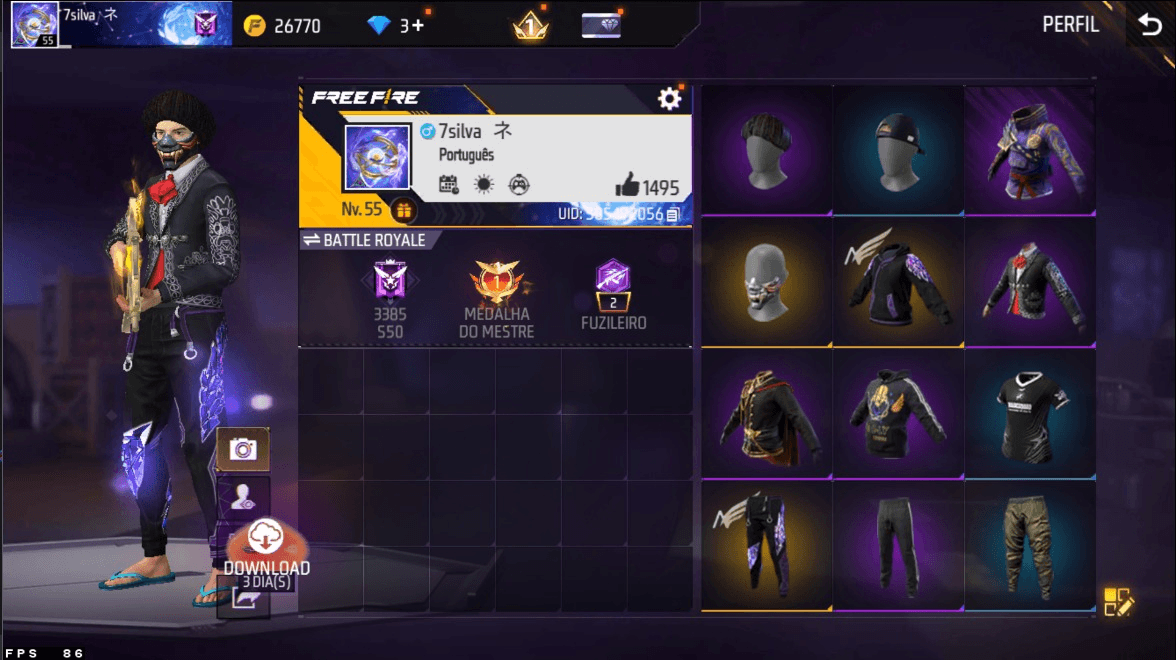Viewport: 1176px width, 660px height.
Task: Open the yellow edit showcase icon
Action: (1118, 601)
